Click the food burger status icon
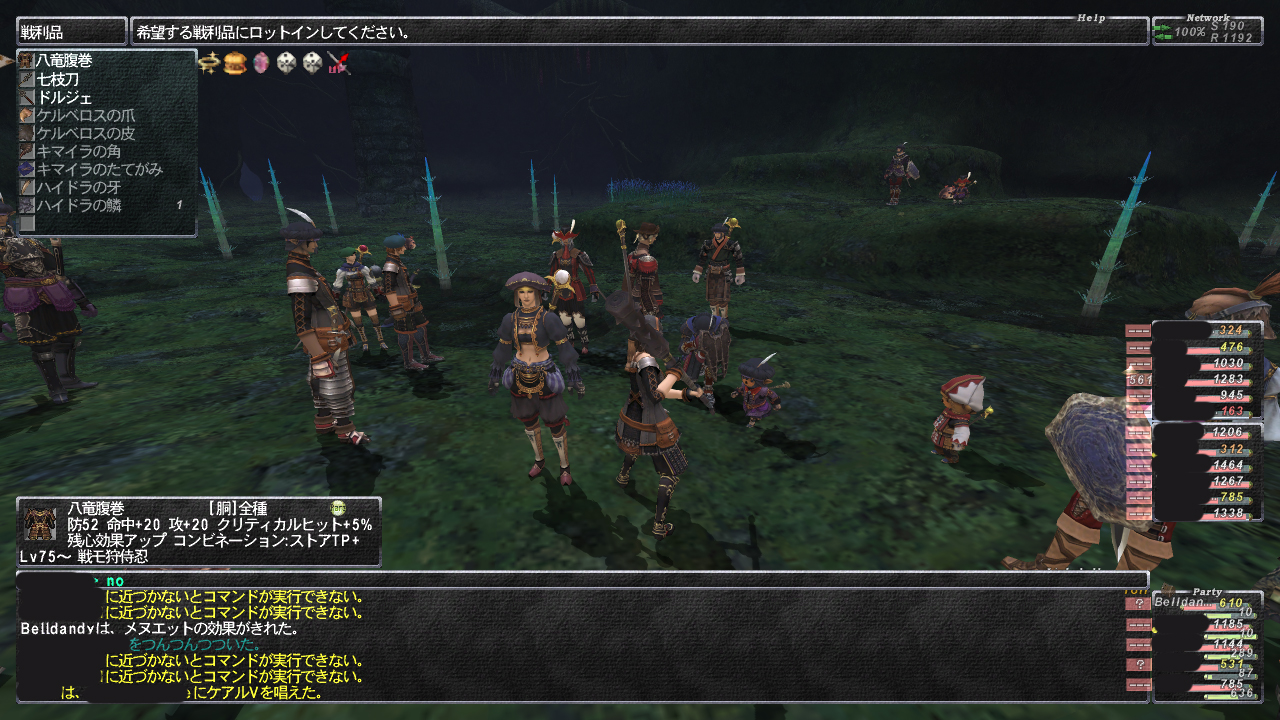This screenshot has width=1280, height=720. [235, 63]
